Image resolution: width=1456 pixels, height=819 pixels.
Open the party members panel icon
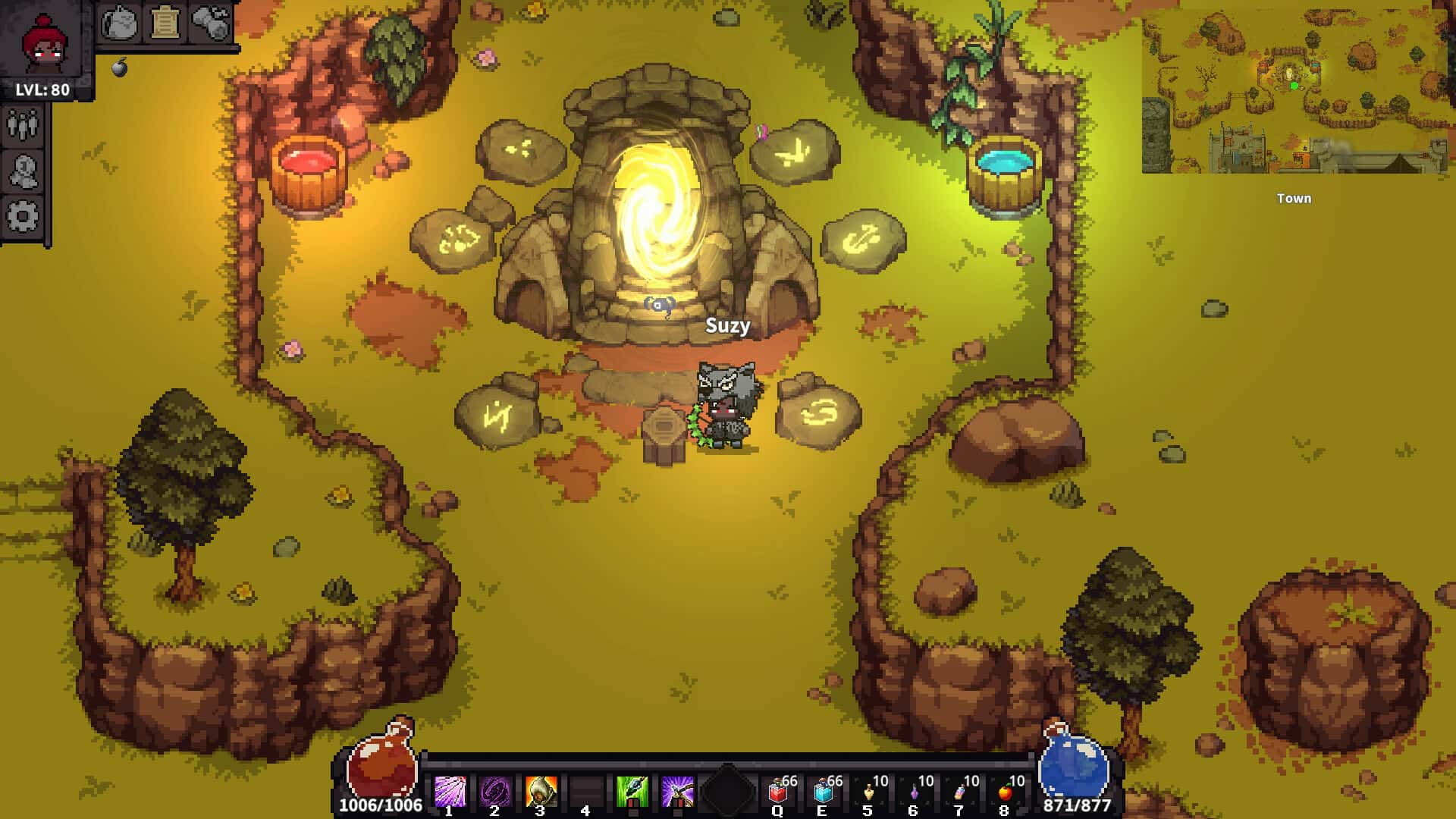tap(24, 121)
